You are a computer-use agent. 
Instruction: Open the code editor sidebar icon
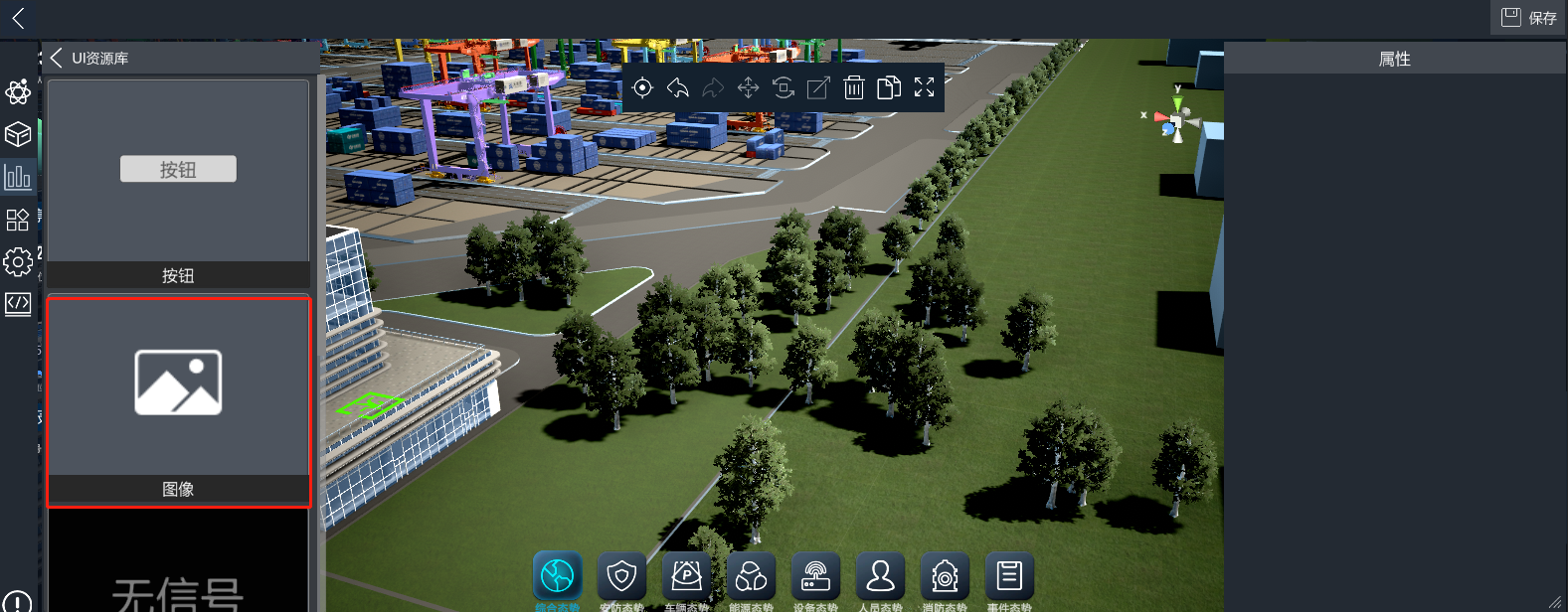pos(18,303)
